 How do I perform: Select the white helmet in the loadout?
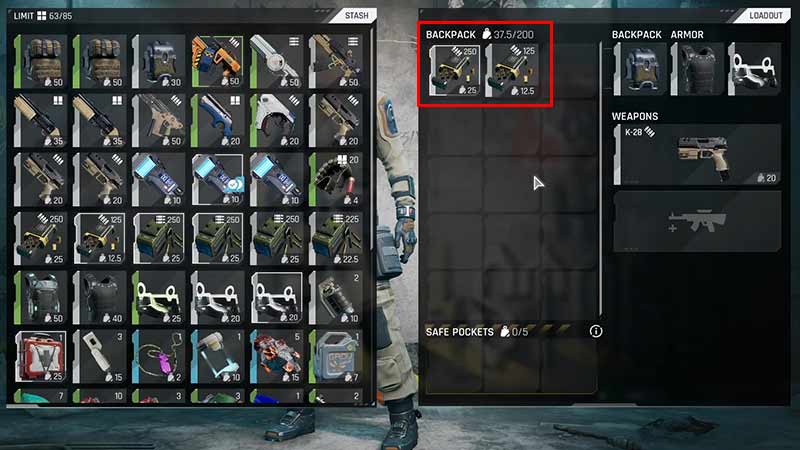(754, 70)
